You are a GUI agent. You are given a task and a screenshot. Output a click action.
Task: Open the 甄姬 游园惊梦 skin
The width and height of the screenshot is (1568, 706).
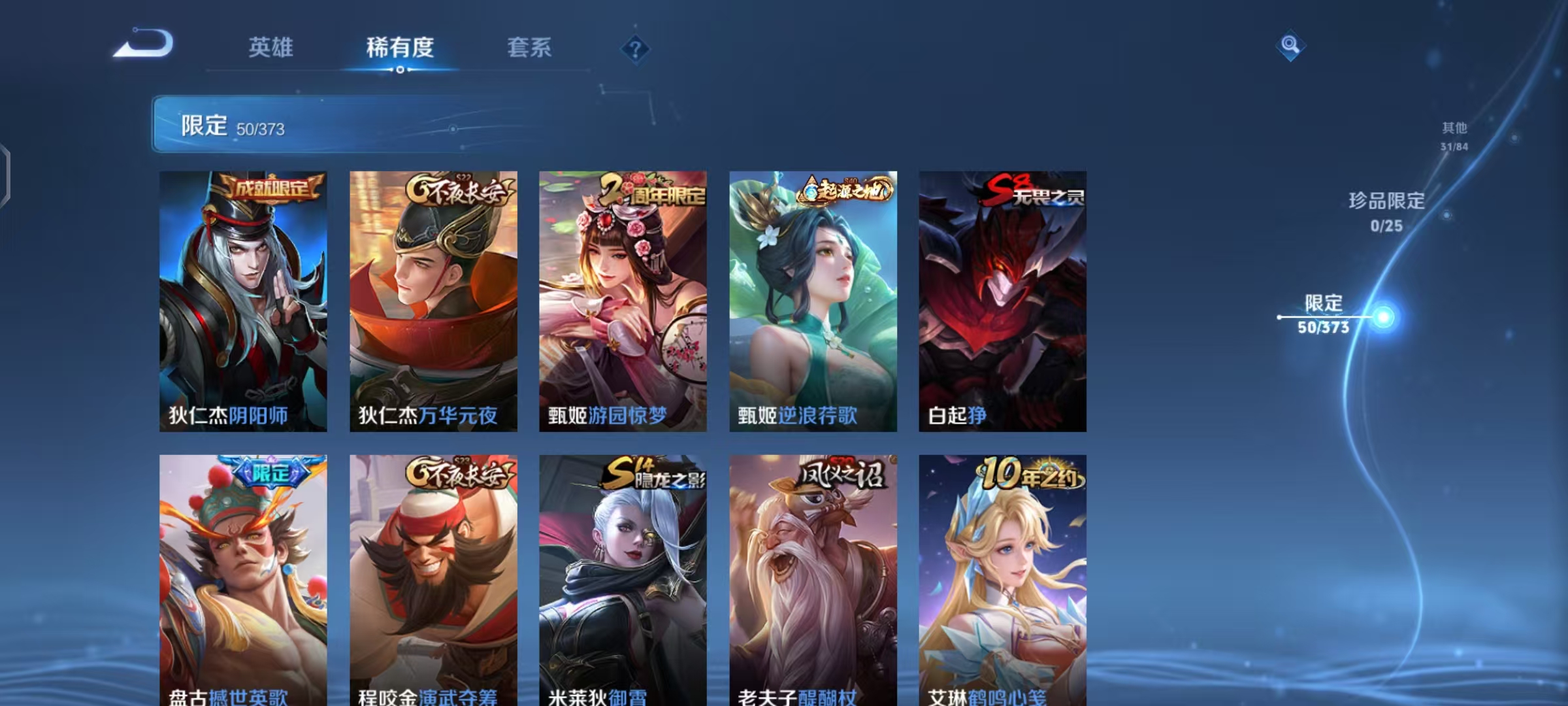[x=622, y=301]
